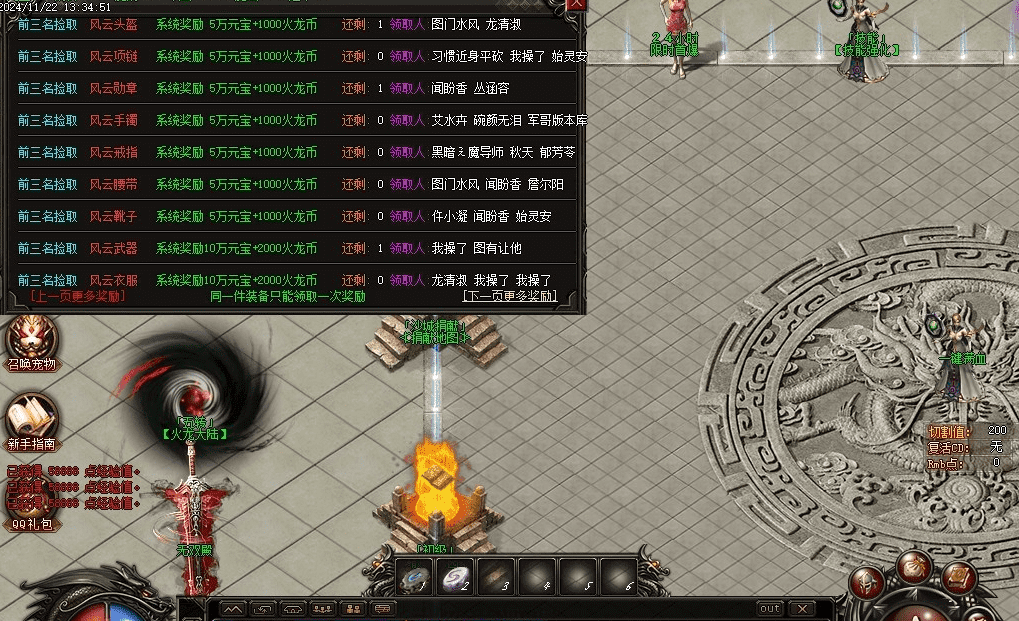
Task: Open the Newbie Guide (新手指南) book icon
Action: [x=31, y=418]
